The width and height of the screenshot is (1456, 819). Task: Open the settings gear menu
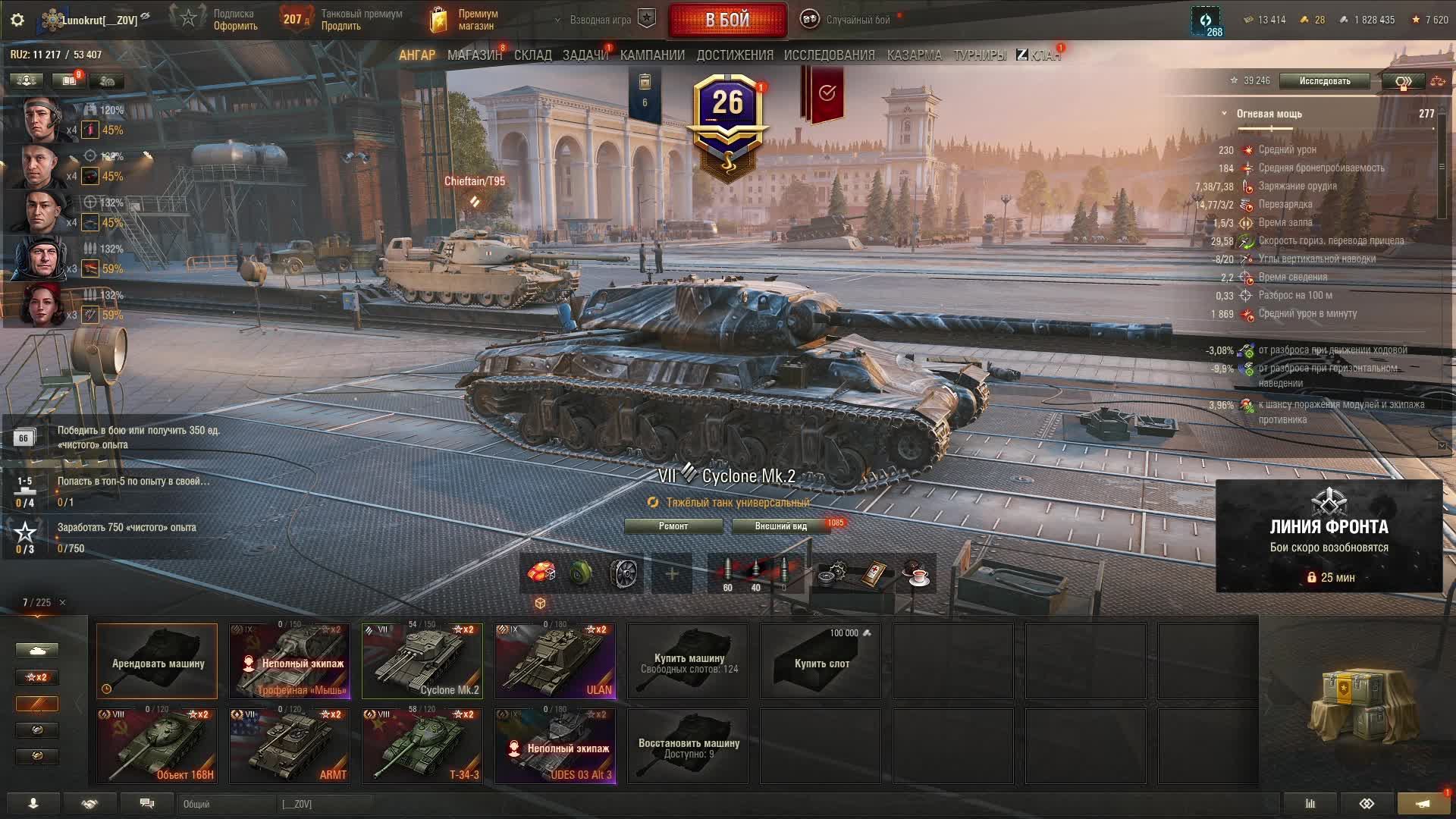(17, 20)
